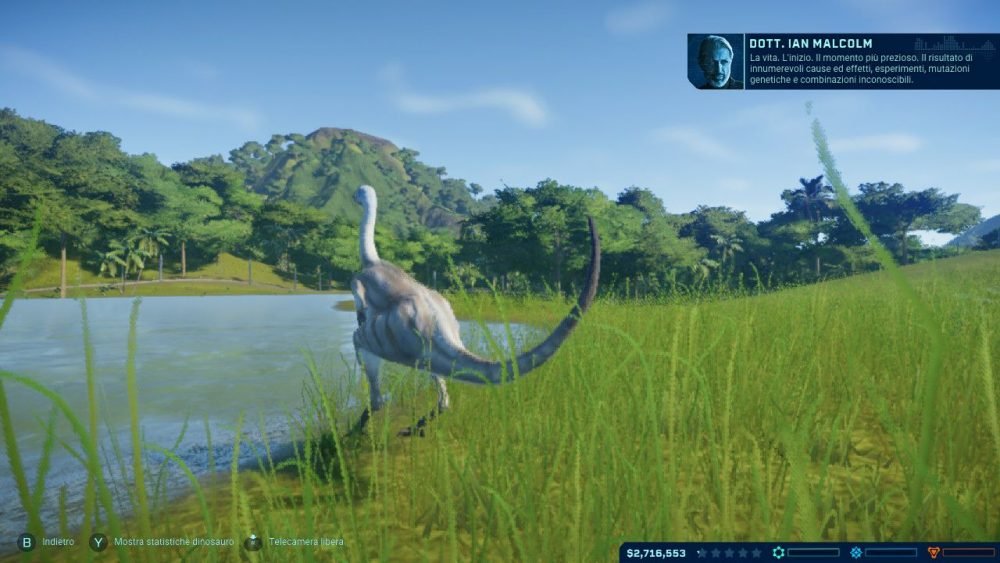The width and height of the screenshot is (1000, 563).
Task: Open the island star rating
Action: (729, 552)
